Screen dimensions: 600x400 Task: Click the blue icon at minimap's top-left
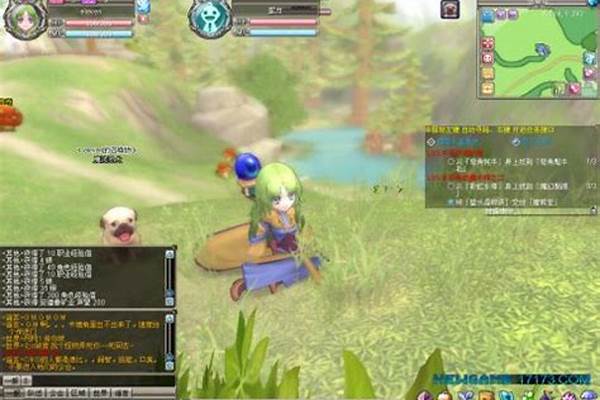point(487,15)
